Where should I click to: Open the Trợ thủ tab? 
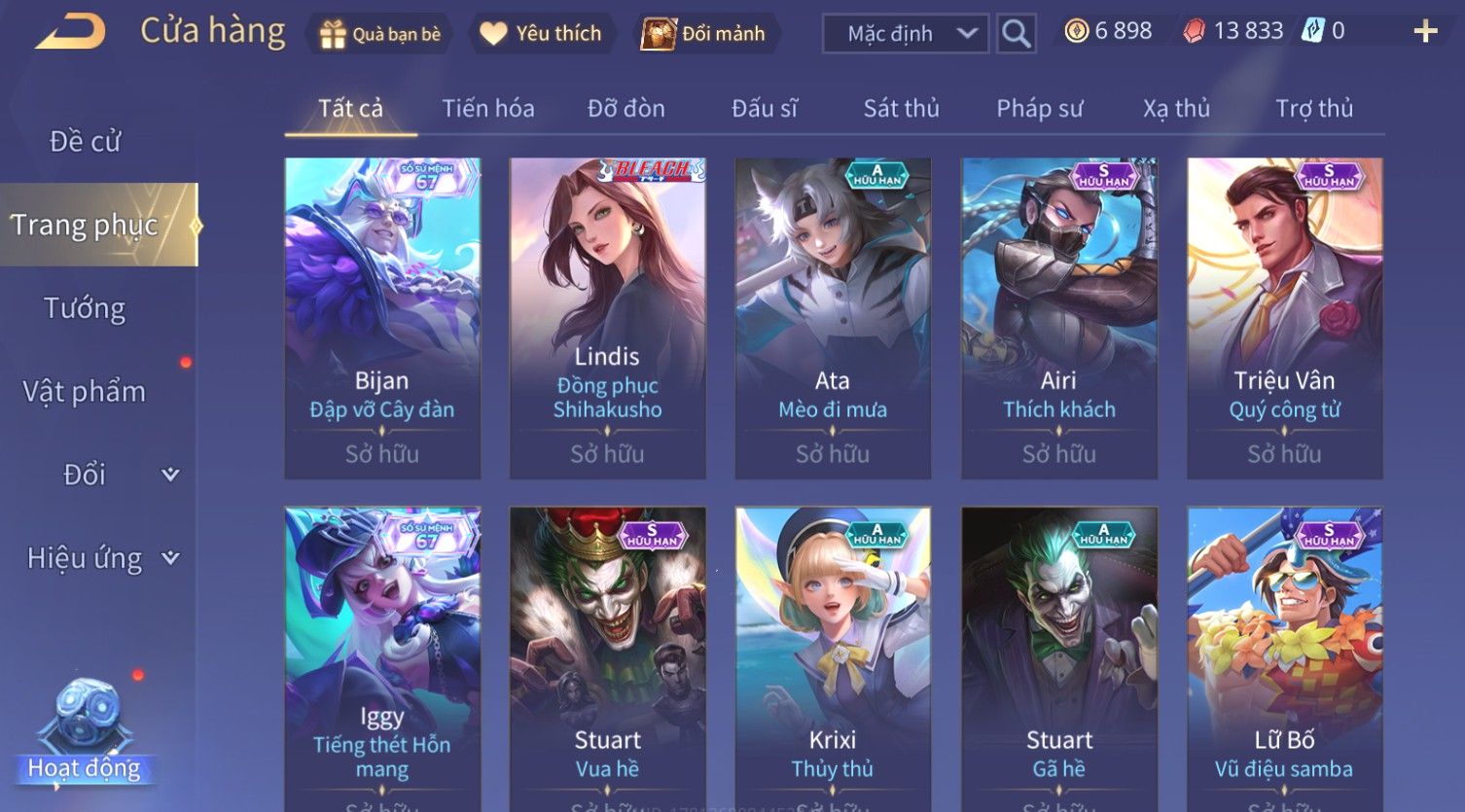pos(1314,108)
